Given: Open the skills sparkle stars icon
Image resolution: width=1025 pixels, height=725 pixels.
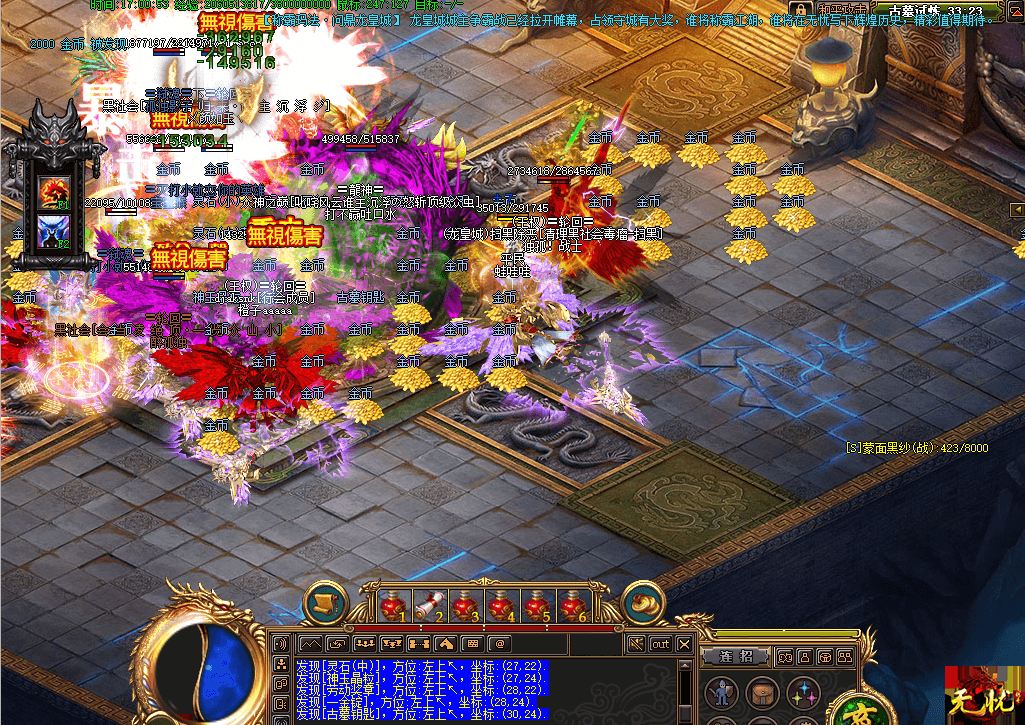Looking at the screenshot, I should tap(802, 692).
